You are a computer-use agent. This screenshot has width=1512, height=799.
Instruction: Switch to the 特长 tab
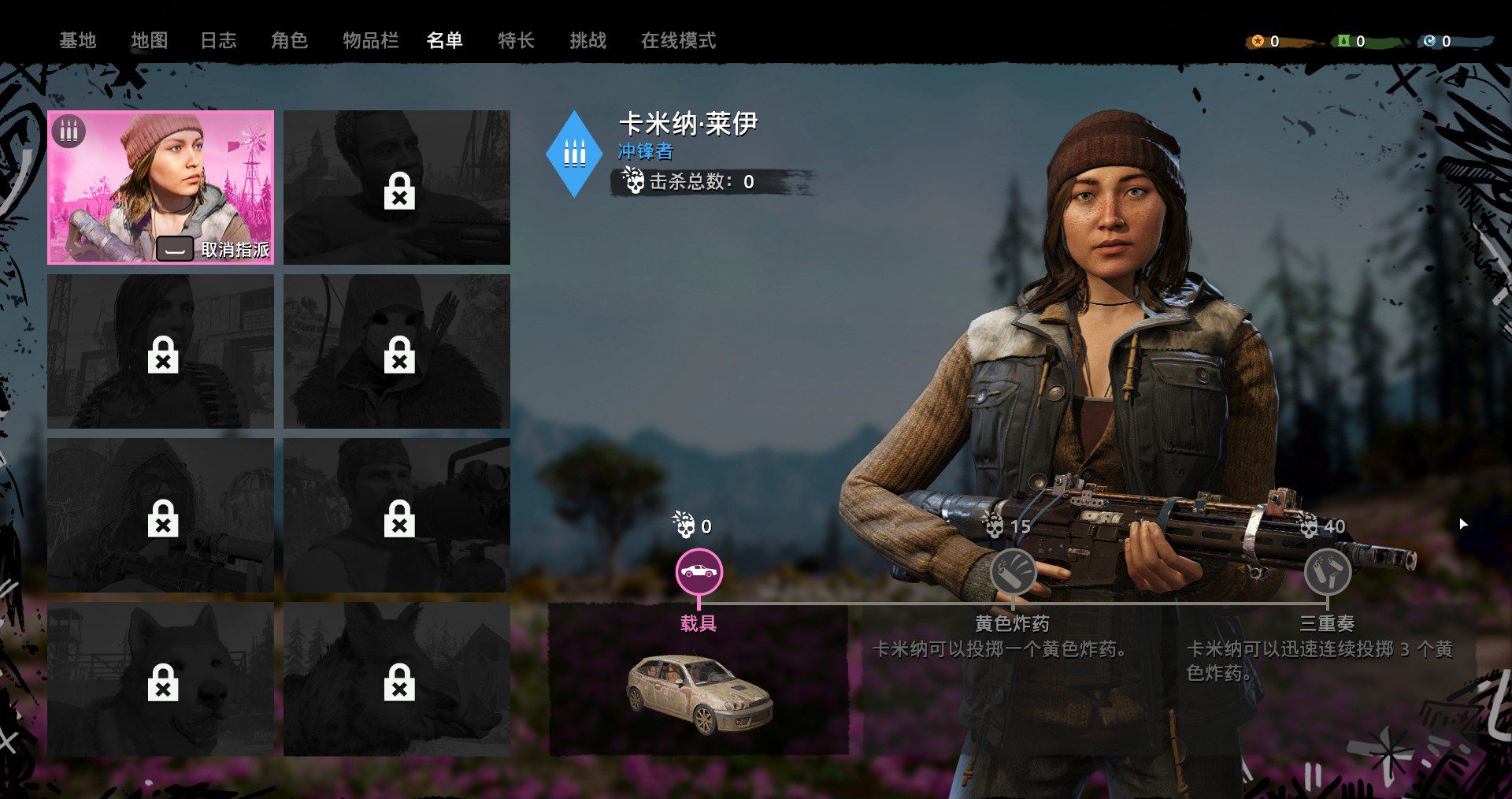tap(516, 40)
